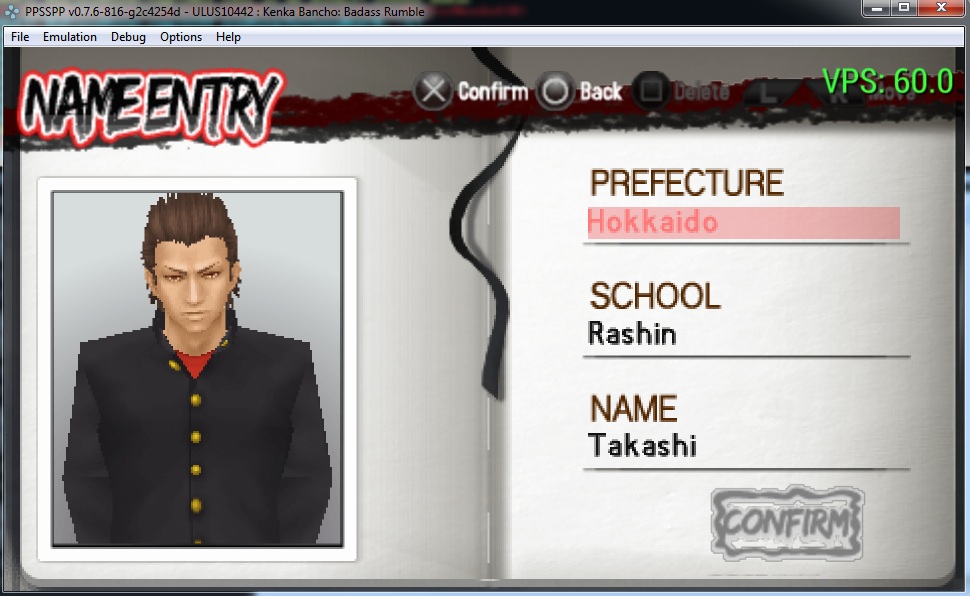The height and width of the screenshot is (596, 970).
Task: Open the File menu
Action: (20, 37)
